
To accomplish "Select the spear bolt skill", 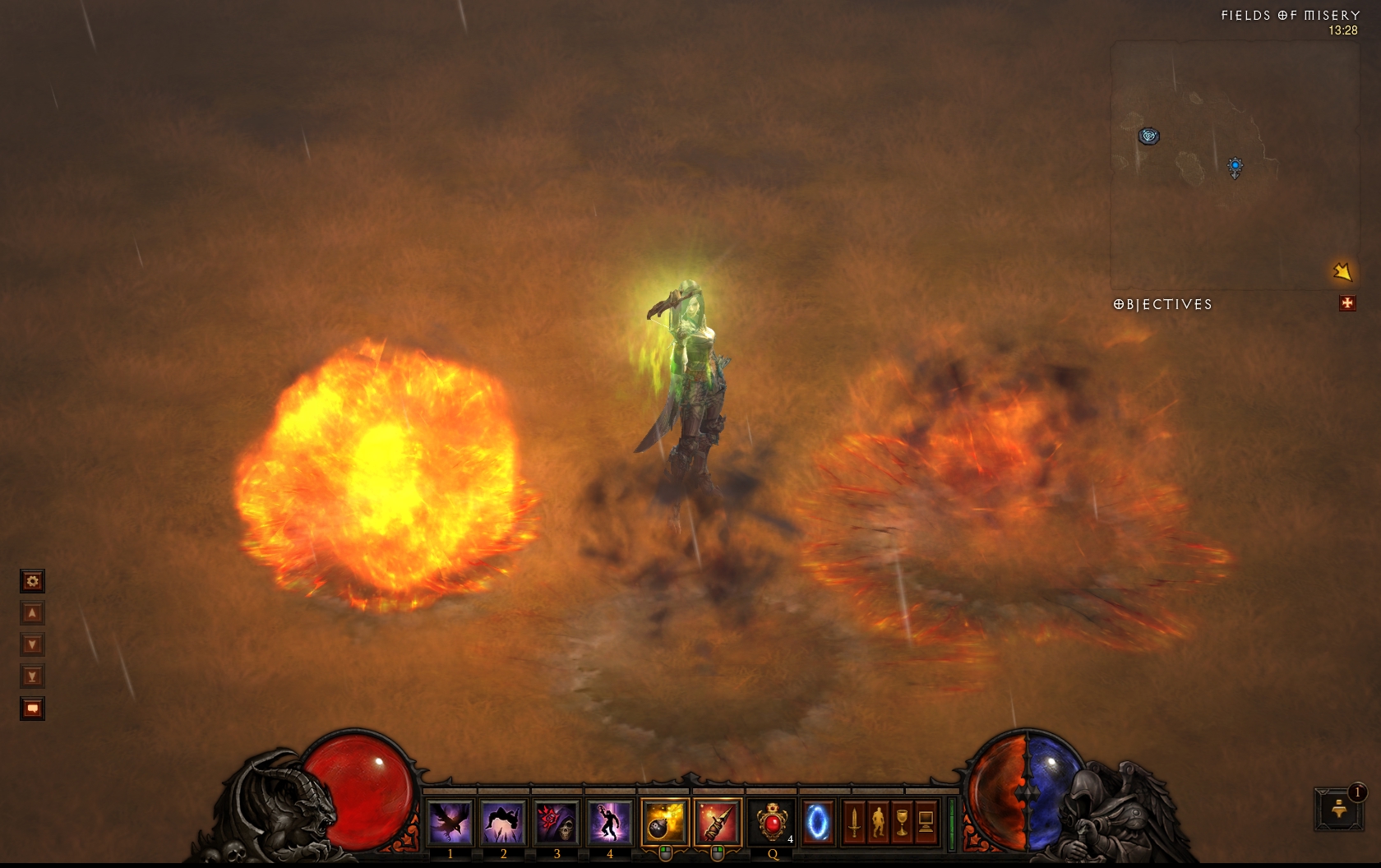I will tap(717, 821).
